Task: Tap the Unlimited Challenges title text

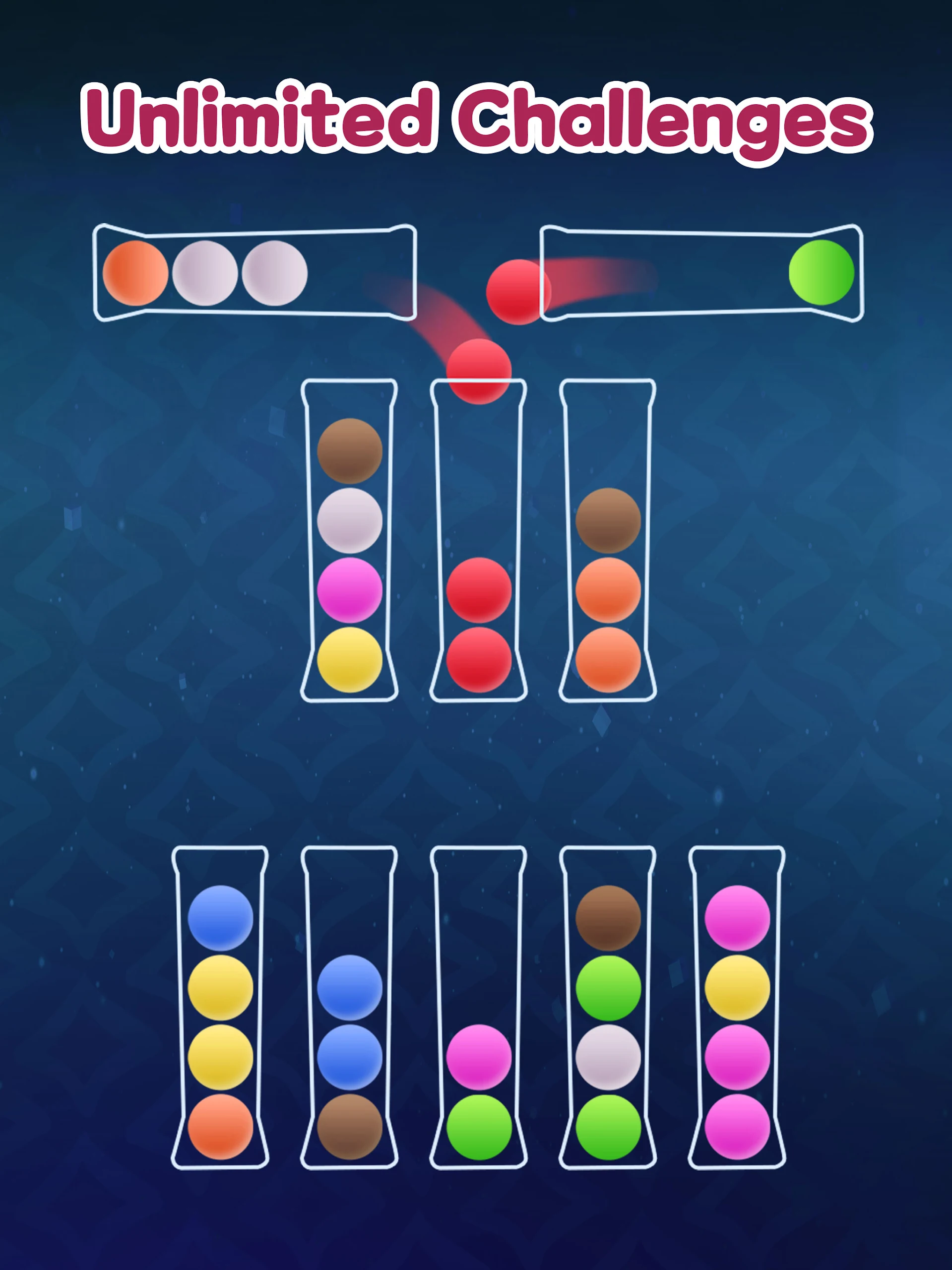Action: pos(476,121)
